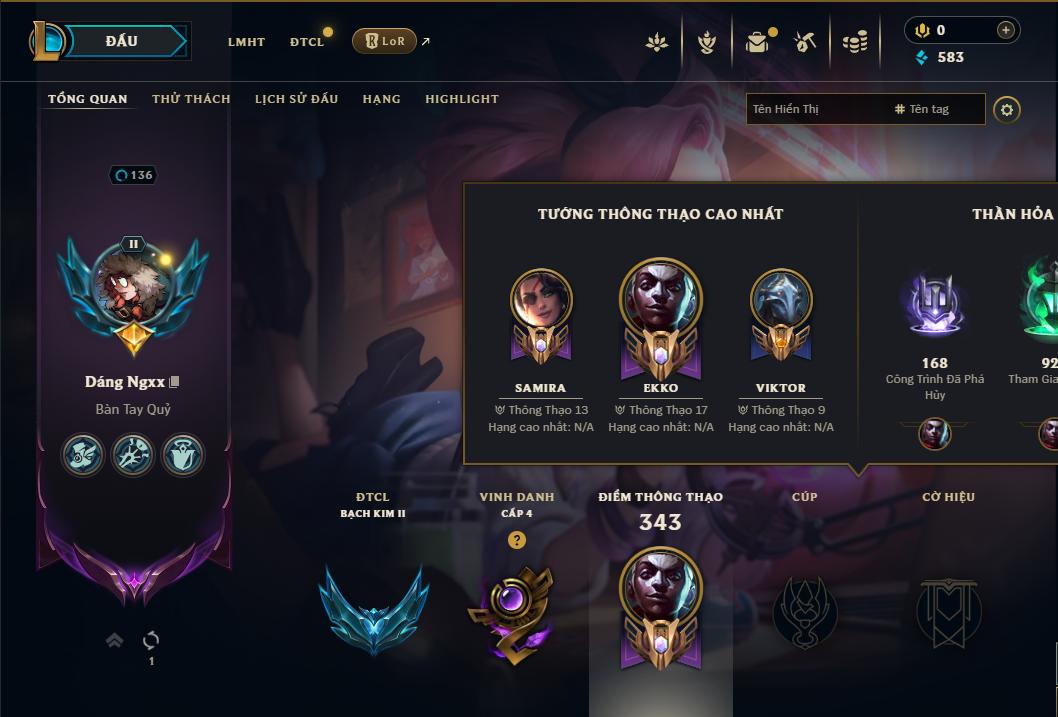Select the HẠNG tab
This screenshot has height=717, width=1058.
(x=381, y=99)
